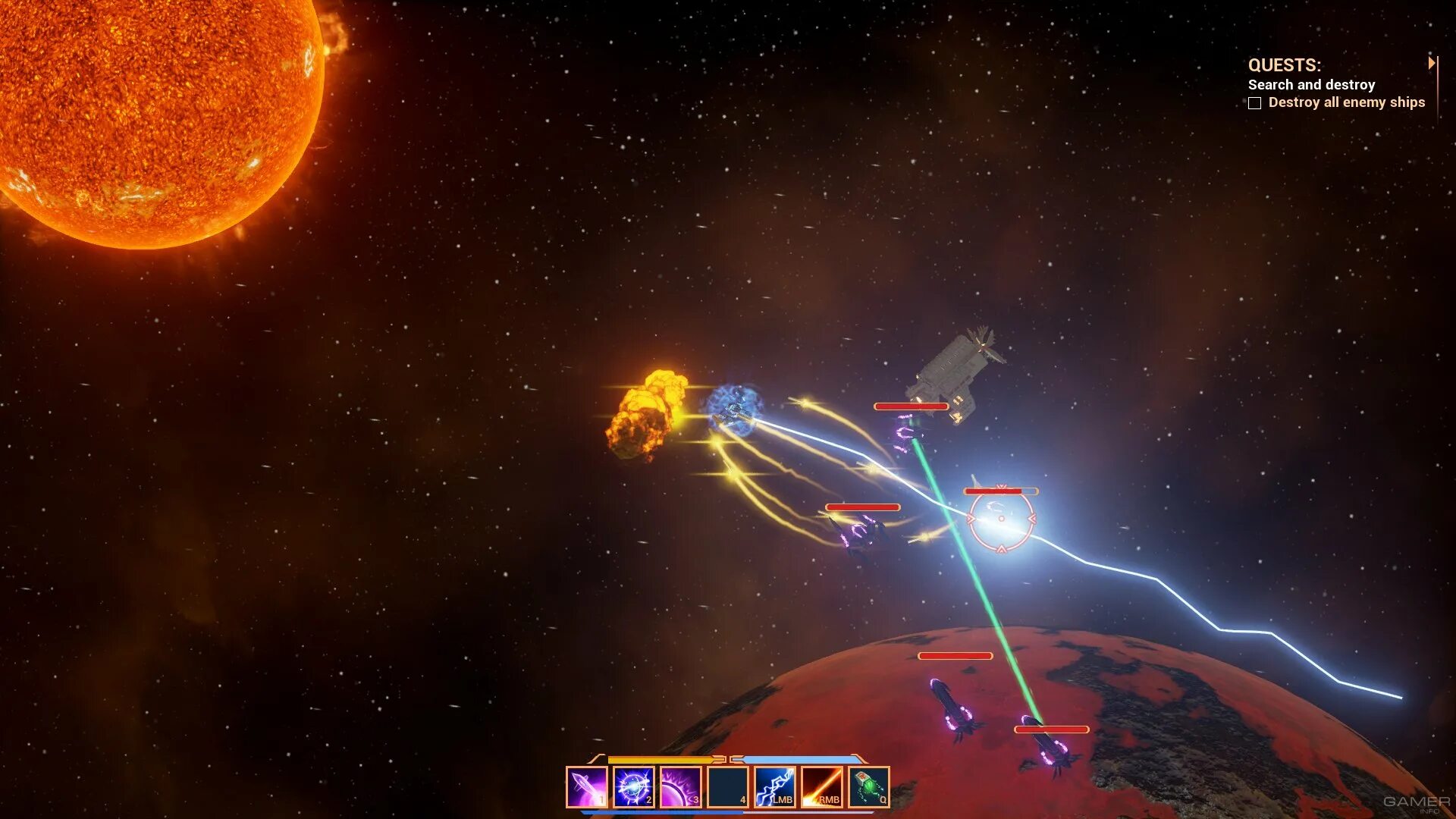Collapse the quests panel with the arrow

pos(1431,63)
